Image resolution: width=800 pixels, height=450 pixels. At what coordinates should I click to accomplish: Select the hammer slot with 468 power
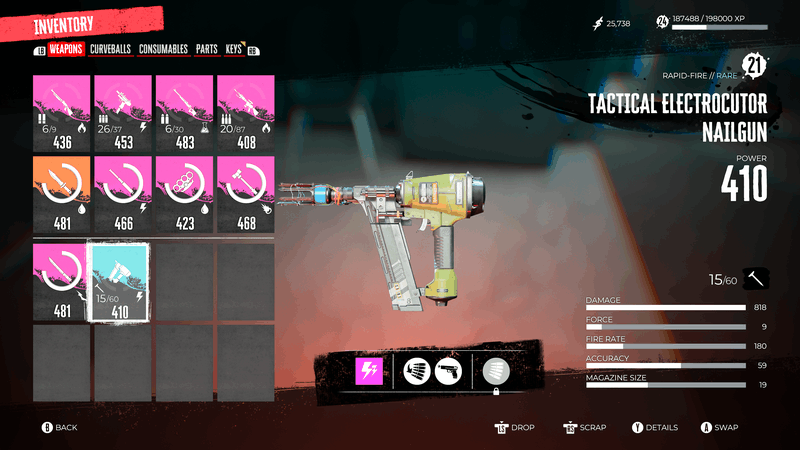click(246, 195)
